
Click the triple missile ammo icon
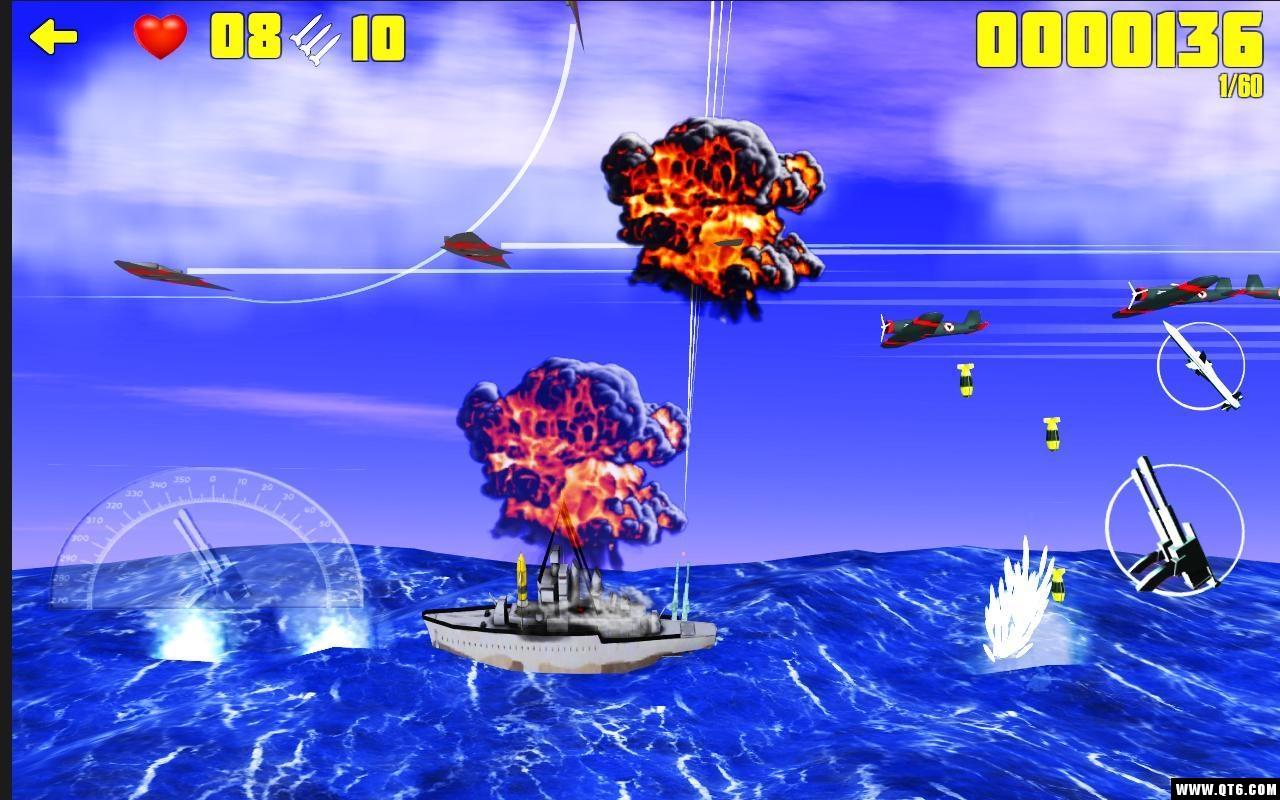click(315, 40)
